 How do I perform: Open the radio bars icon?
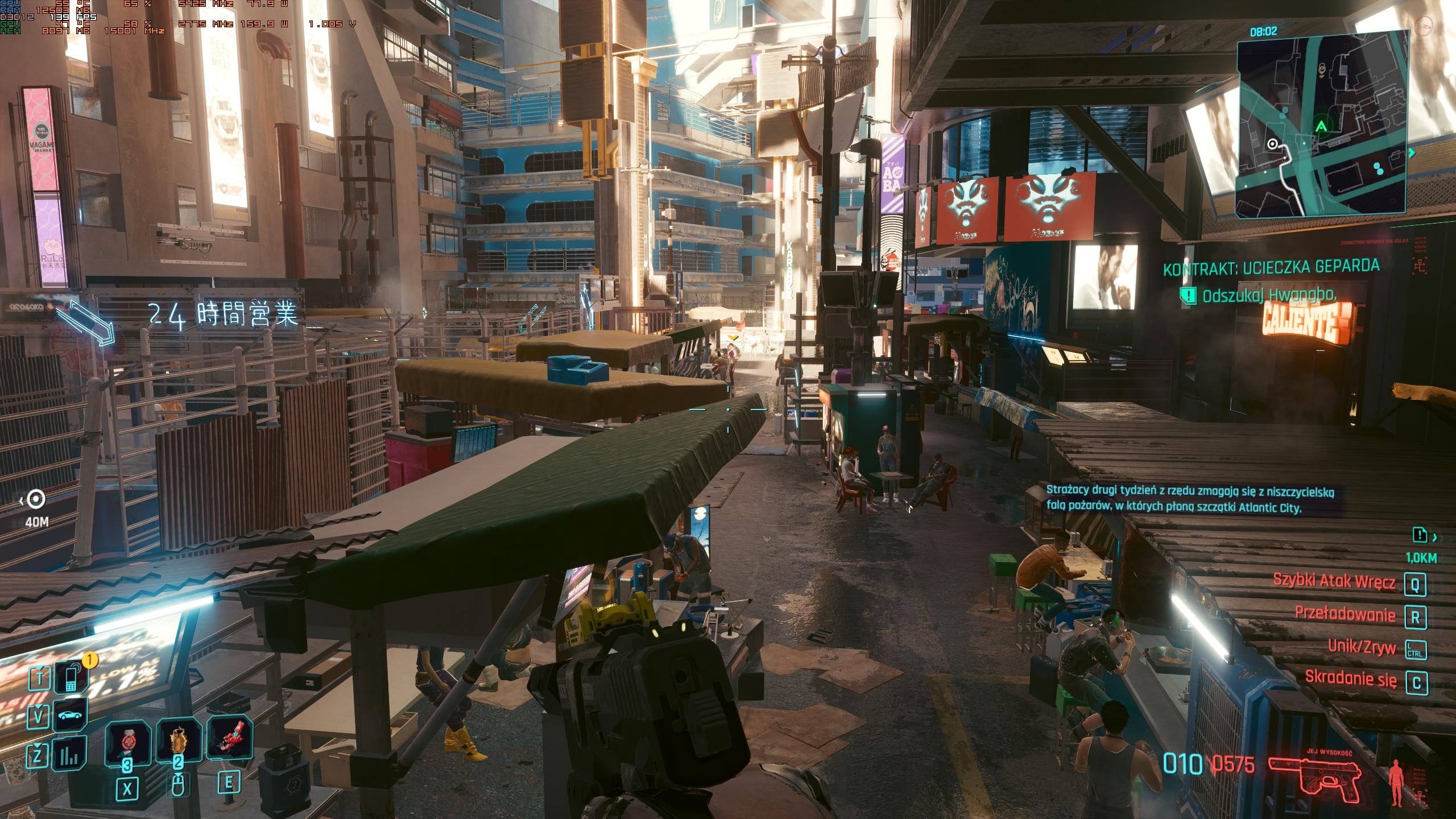click(71, 754)
